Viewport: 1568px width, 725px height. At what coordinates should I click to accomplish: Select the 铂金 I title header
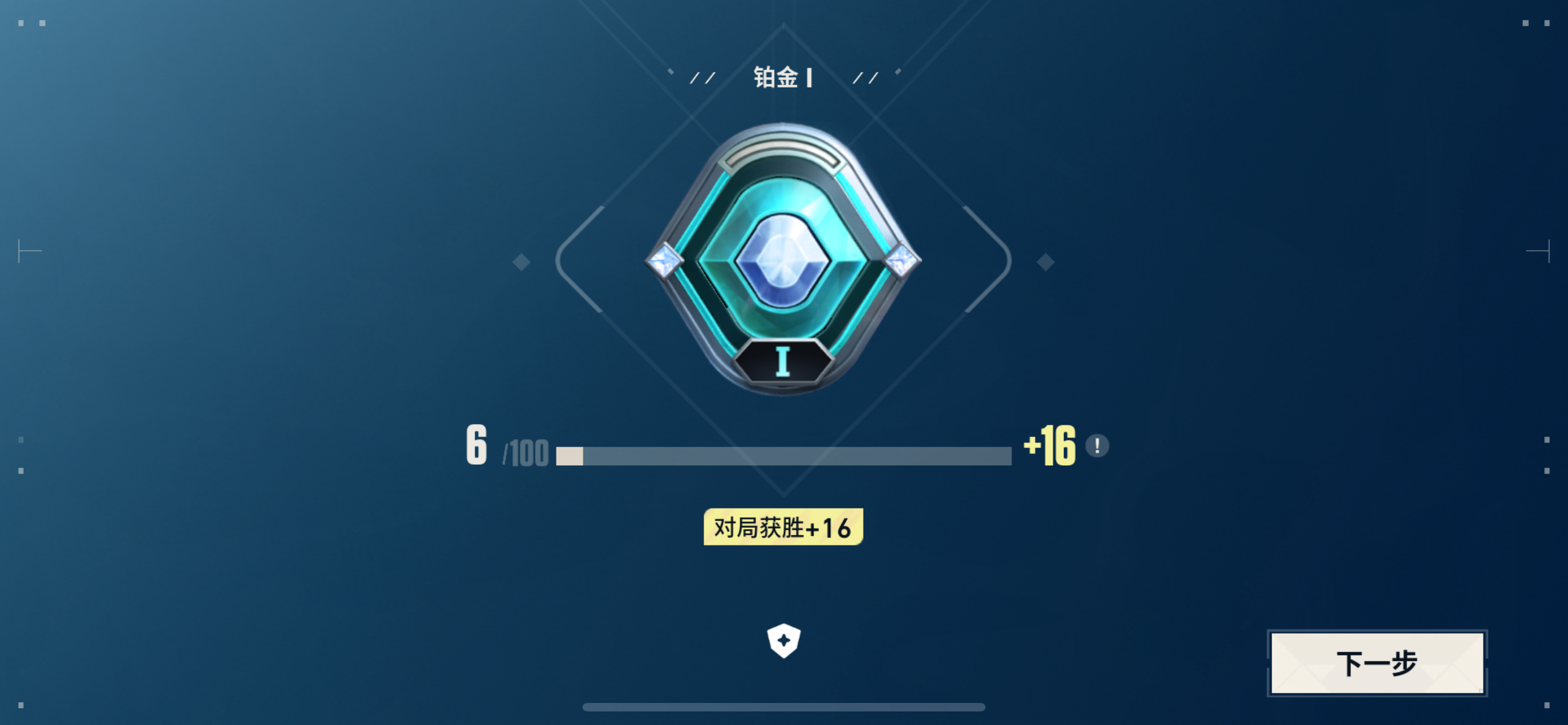click(x=784, y=77)
